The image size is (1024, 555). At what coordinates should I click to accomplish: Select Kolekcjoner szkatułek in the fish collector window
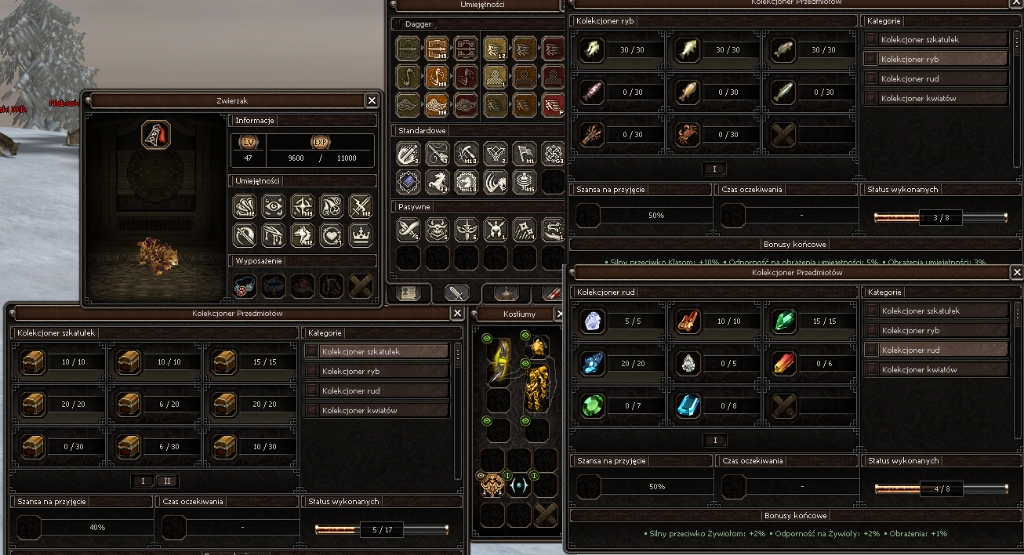936,39
